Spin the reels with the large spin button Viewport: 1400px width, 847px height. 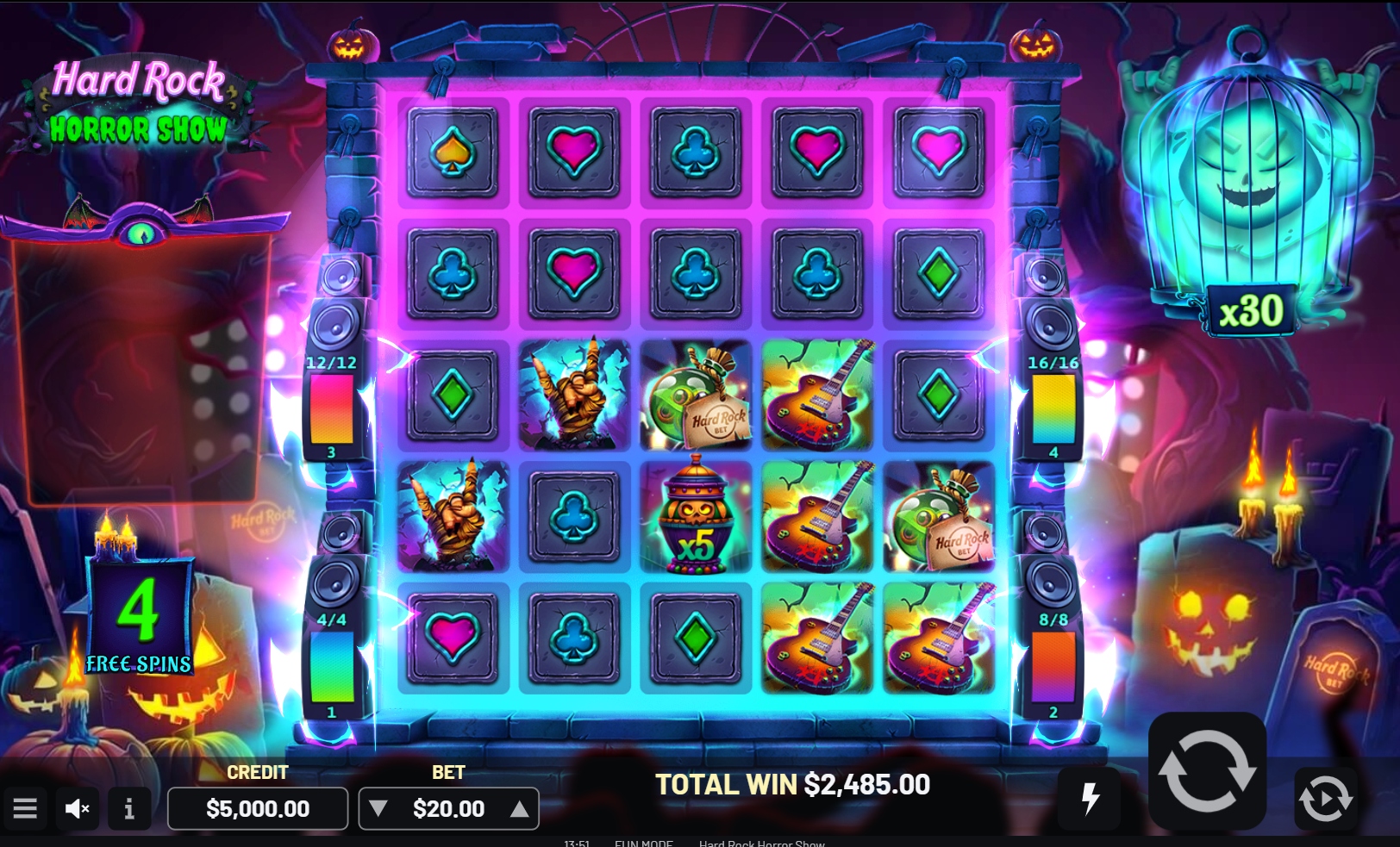click(x=1207, y=770)
